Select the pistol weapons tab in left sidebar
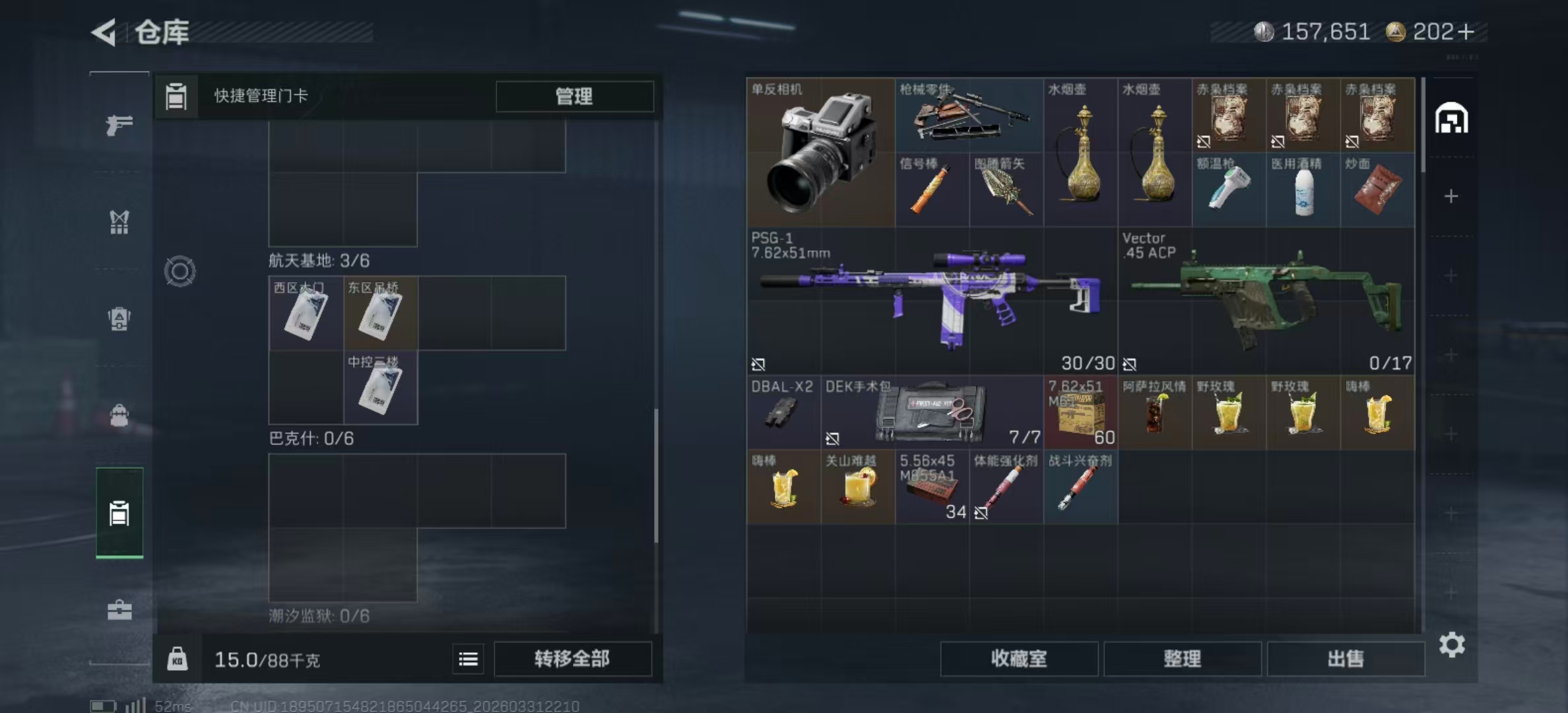Image resolution: width=1568 pixels, height=713 pixels. point(119,124)
